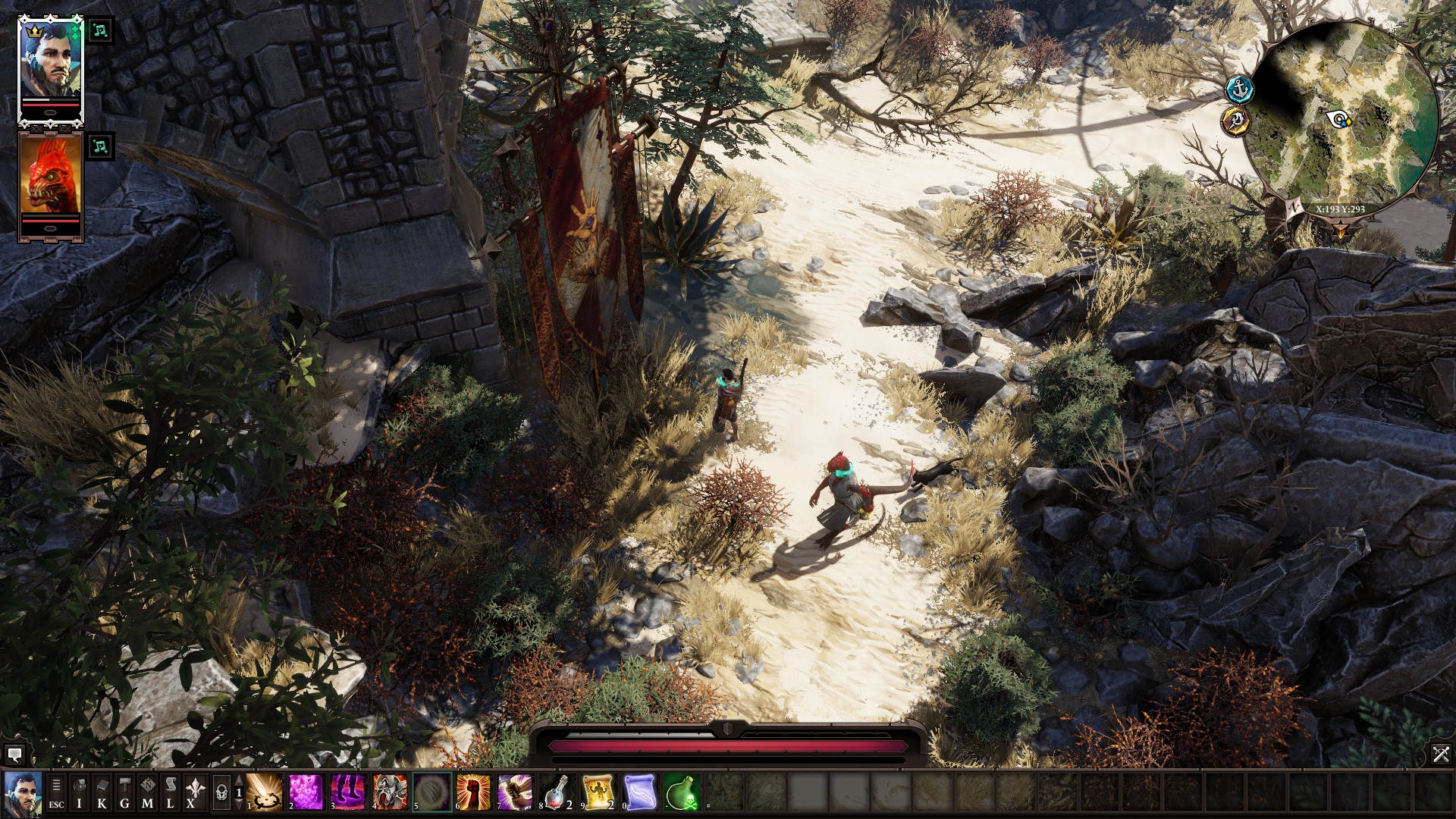The image size is (1456, 819).
Task: Open the inventory bag button
Action: [x=80, y=793]
